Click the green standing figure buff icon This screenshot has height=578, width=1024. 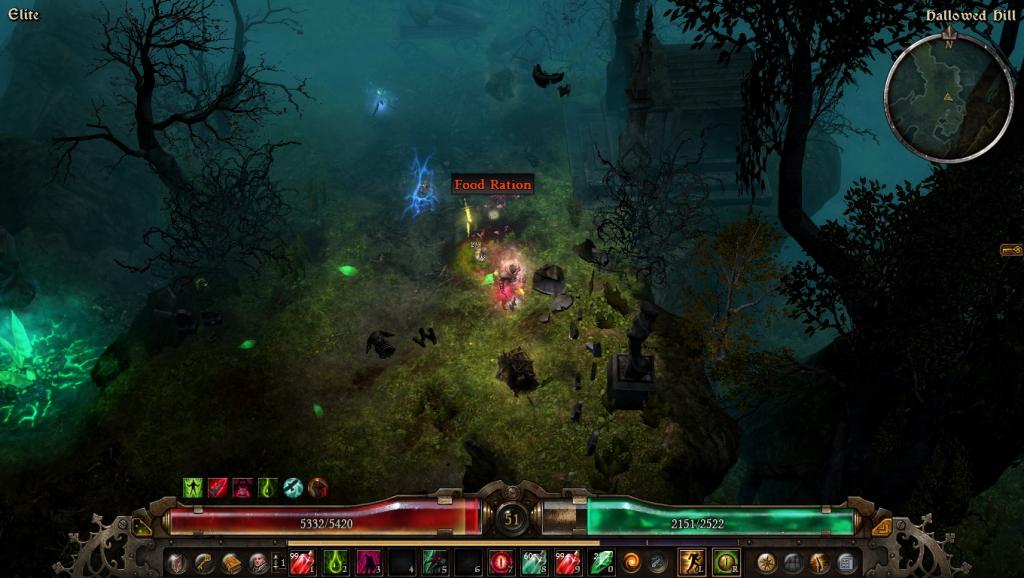coord(193,488)
